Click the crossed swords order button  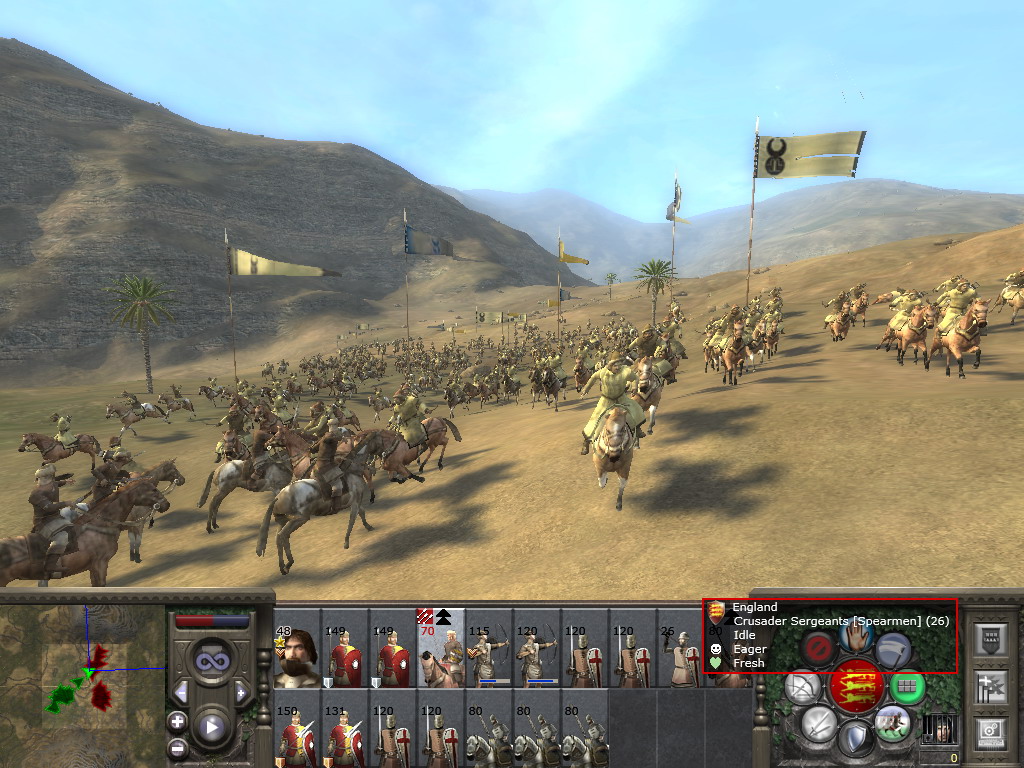817,723
